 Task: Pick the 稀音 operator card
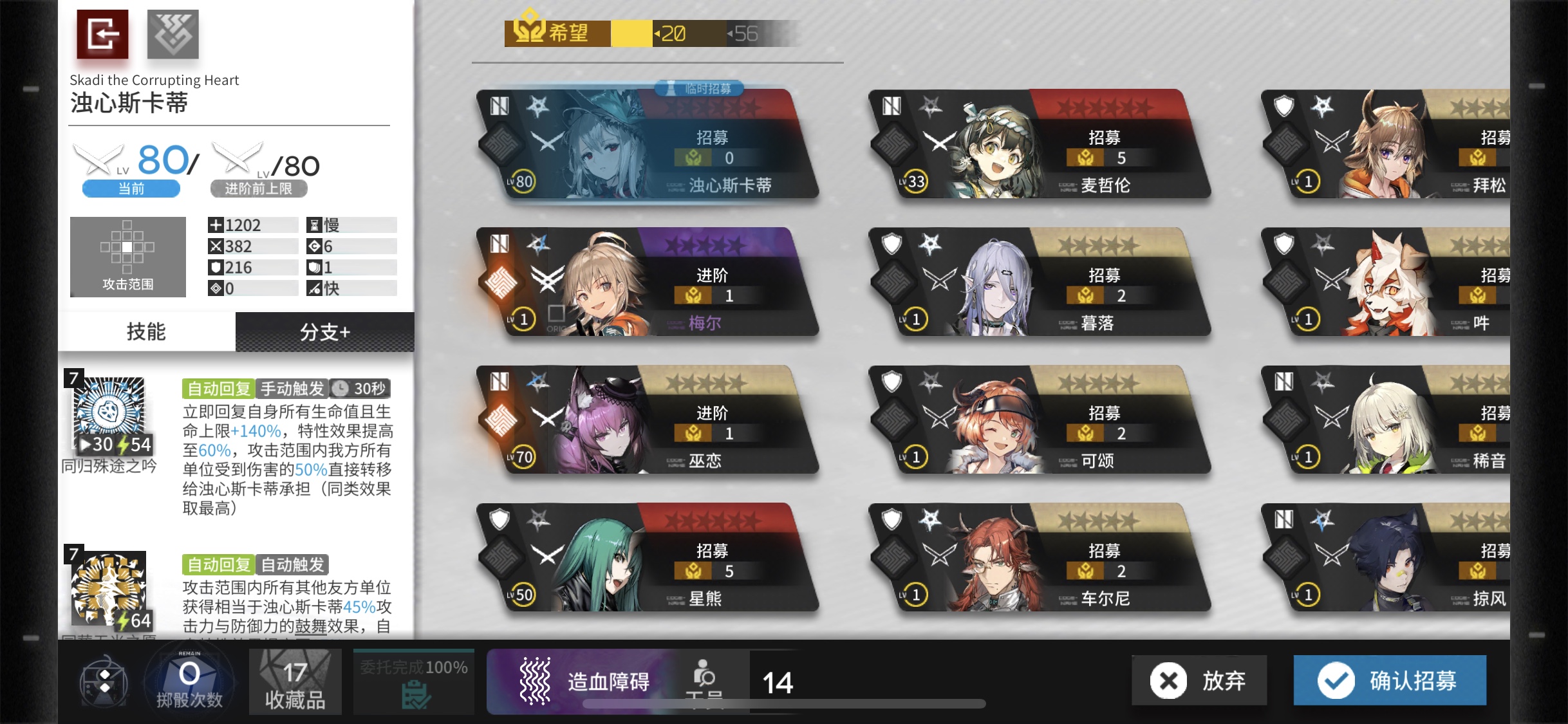(1390, 420)
